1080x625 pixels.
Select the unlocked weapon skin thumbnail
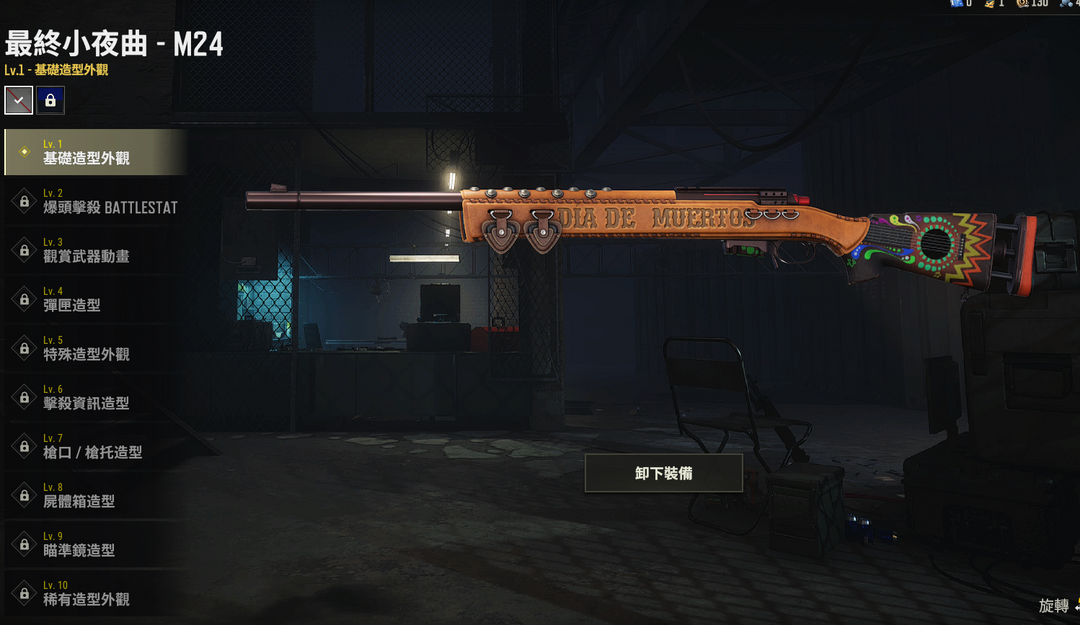(x=19, y=100)
